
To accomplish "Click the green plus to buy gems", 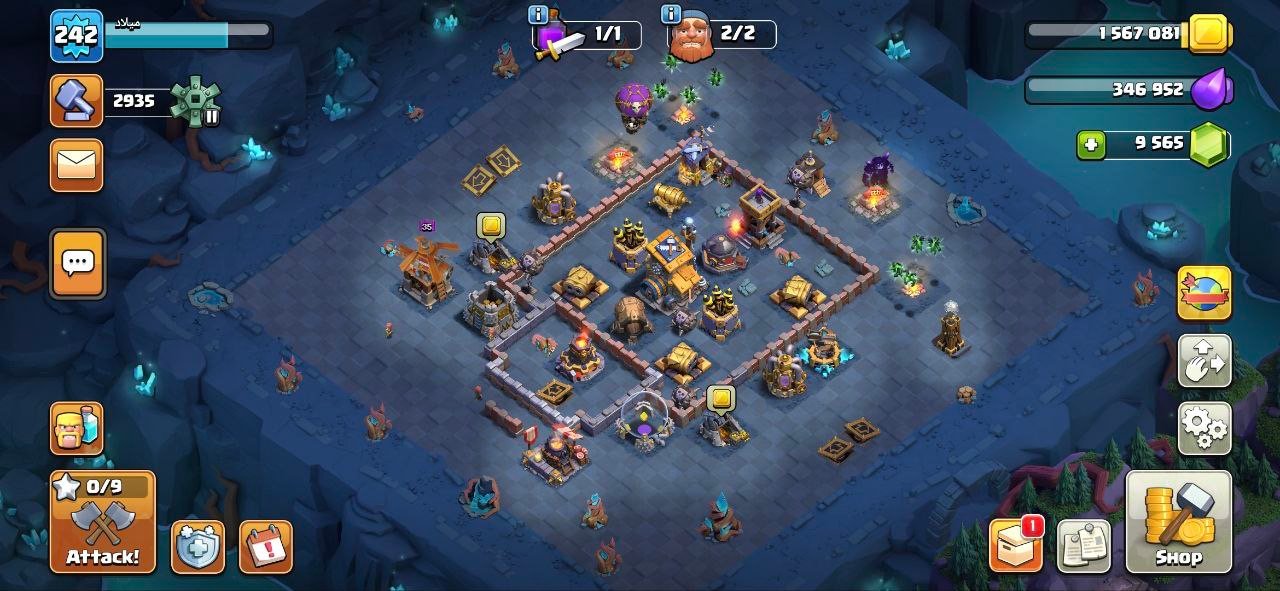I will (x=1091, y=145).
